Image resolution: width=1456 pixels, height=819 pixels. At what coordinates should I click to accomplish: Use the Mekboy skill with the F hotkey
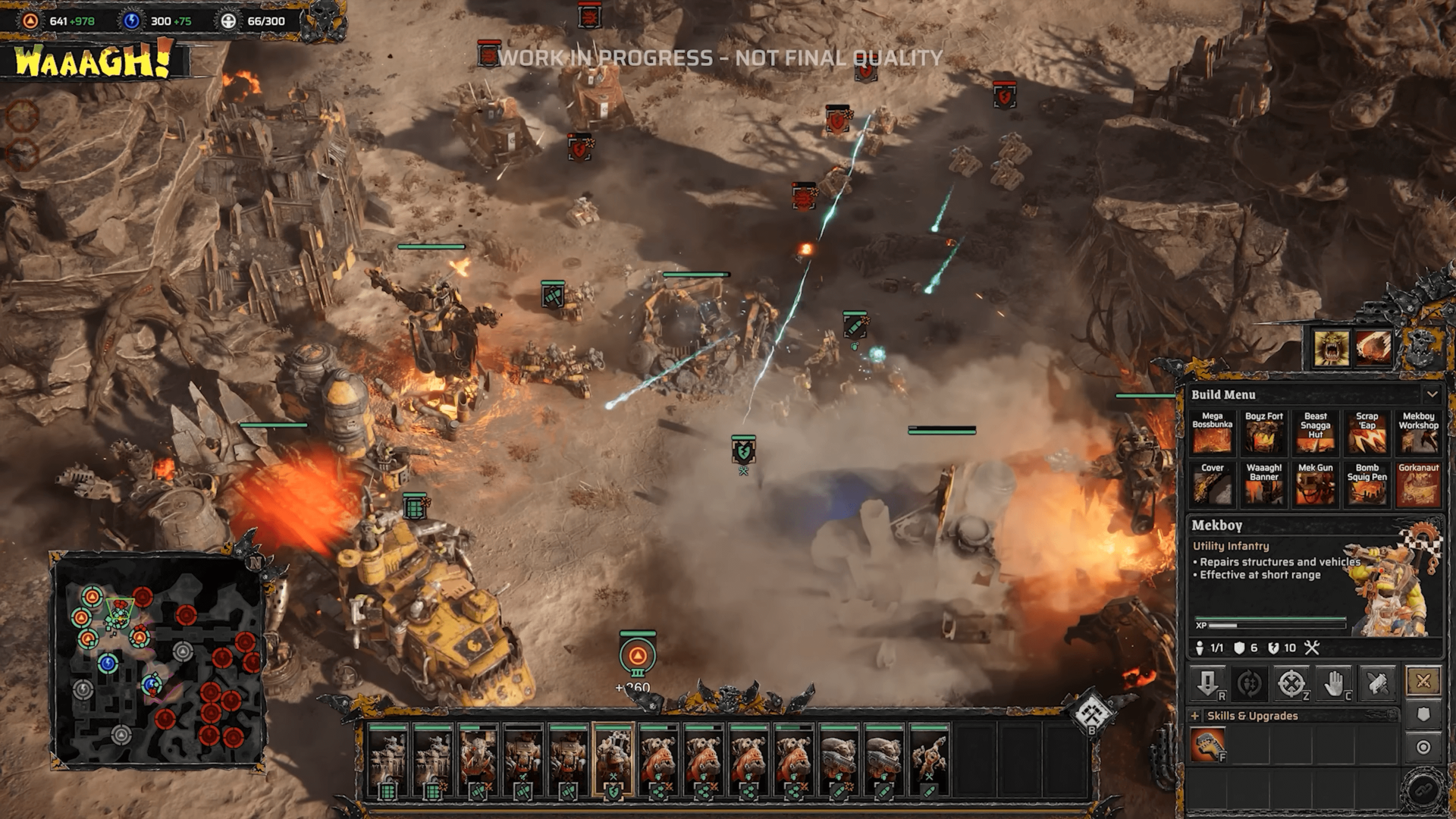pyautogui.click(x=1207, y=745)
